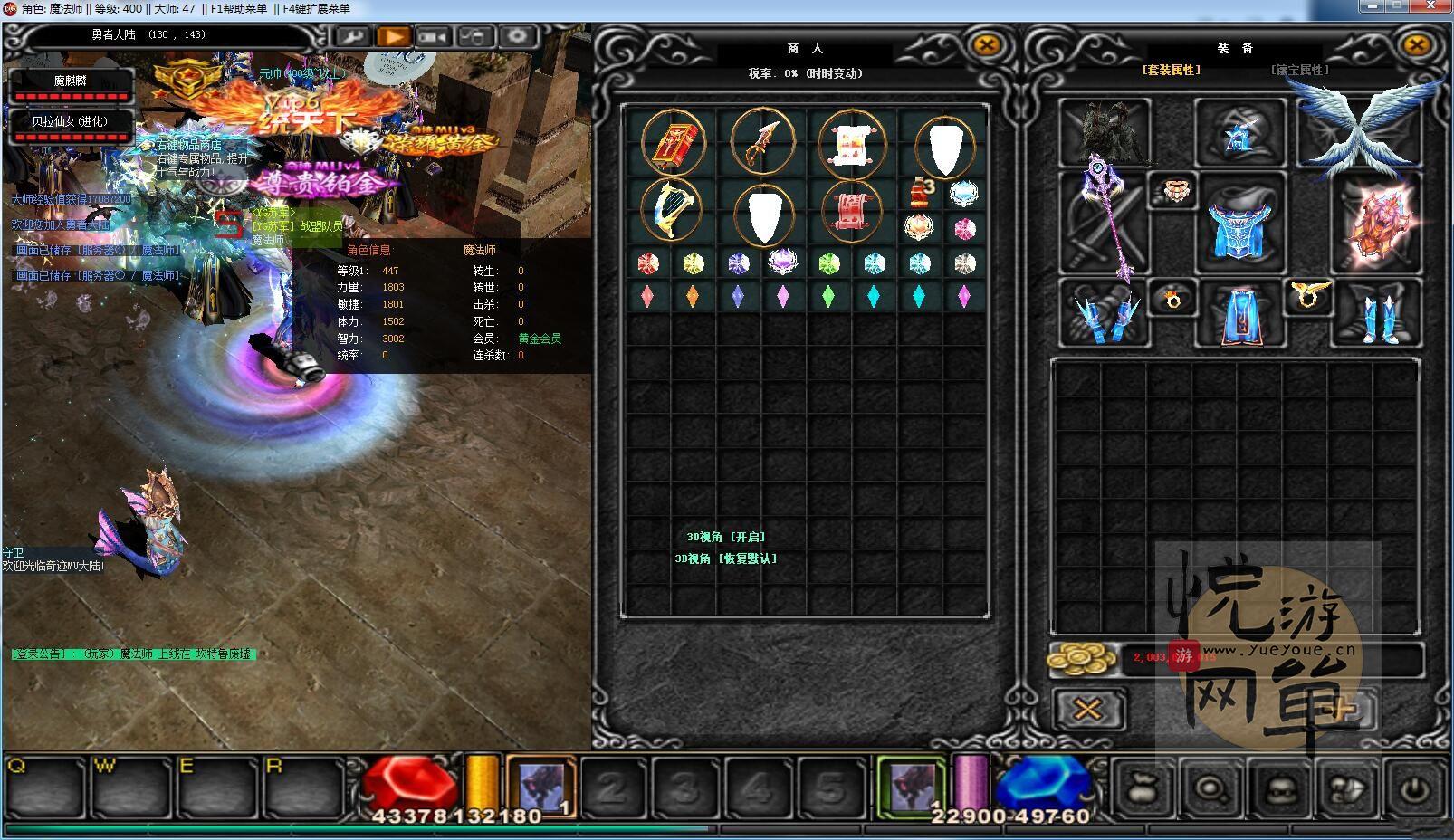Viewport: 1454px width, 840px height.
Task: Select the red potion bottle stack
Action: tap(920, 193)
